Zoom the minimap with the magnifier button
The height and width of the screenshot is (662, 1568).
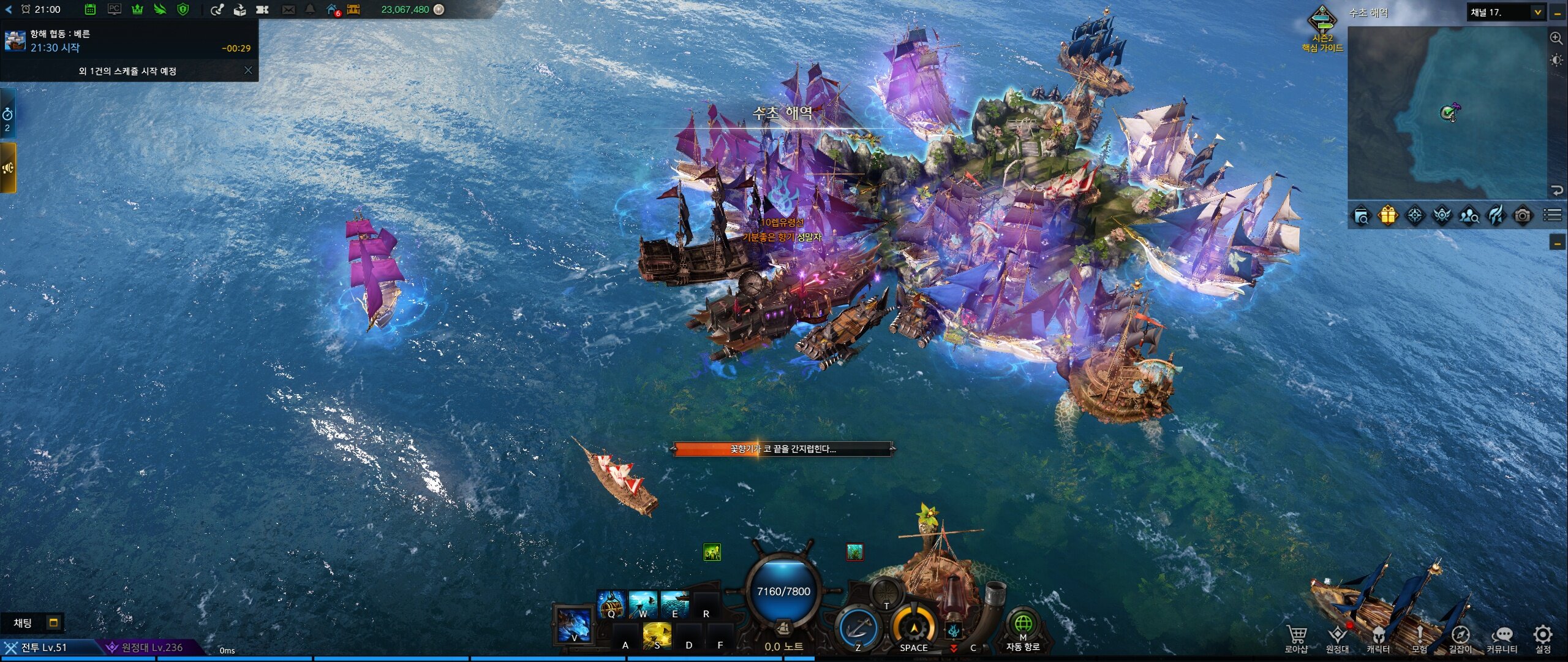tap(1556, 38)
